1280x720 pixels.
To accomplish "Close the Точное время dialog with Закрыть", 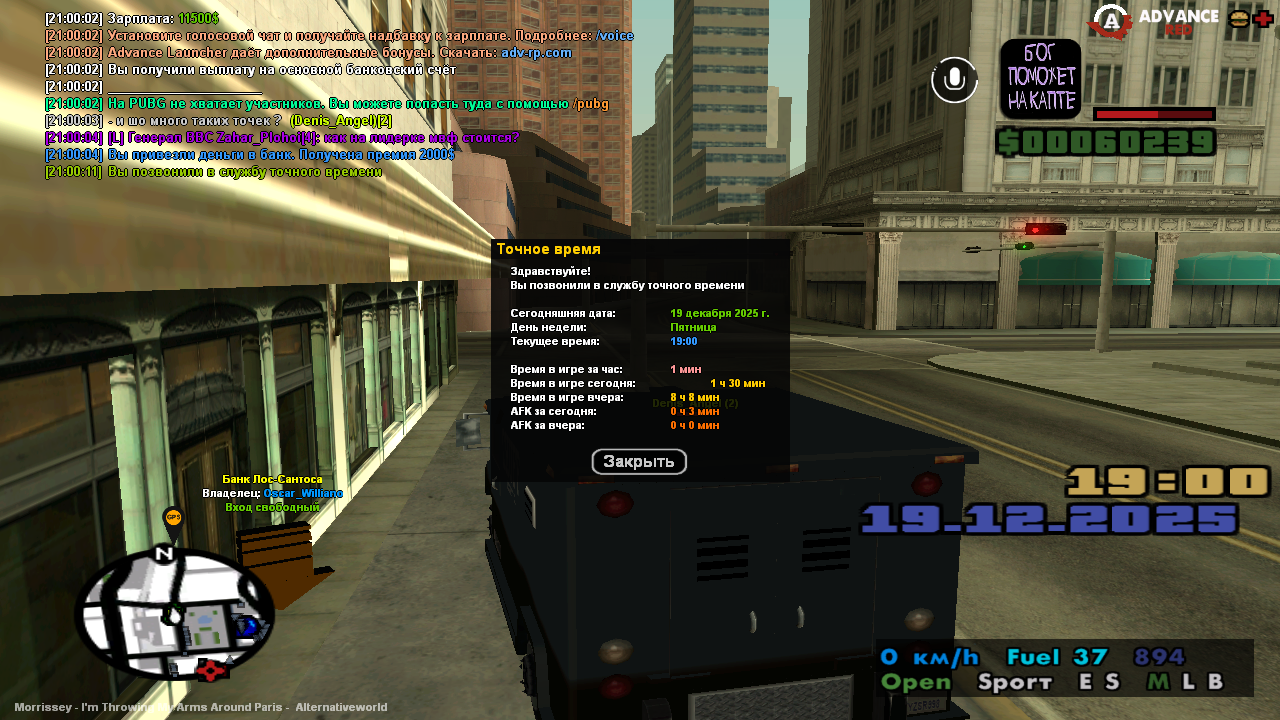I will coord(639,462).
